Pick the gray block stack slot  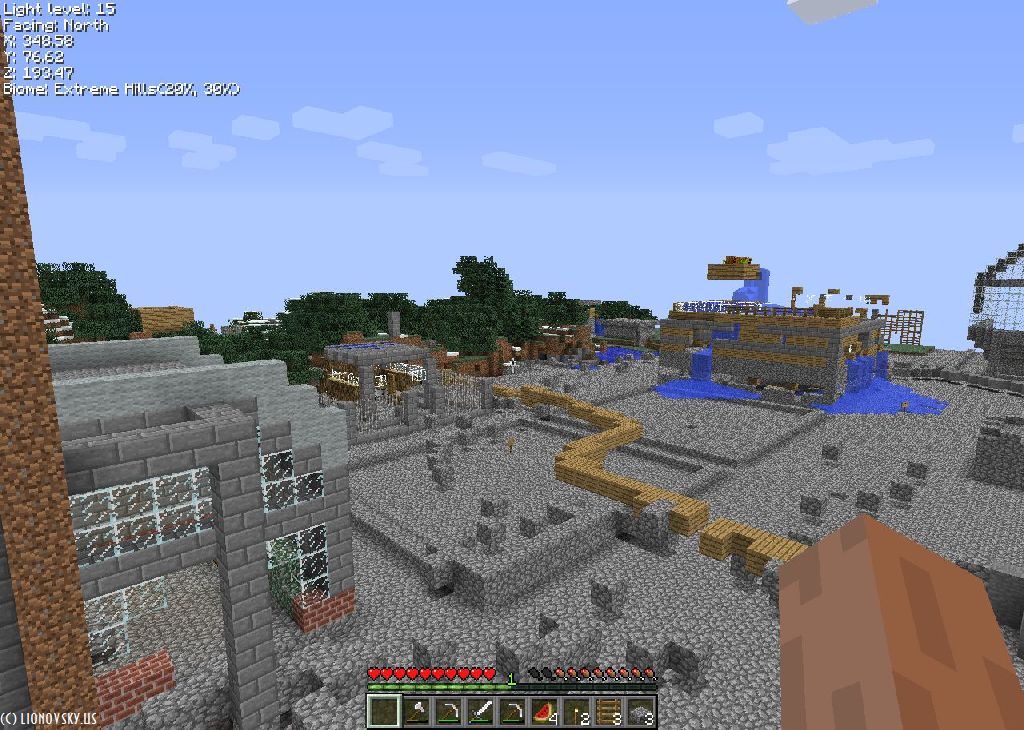640,711
